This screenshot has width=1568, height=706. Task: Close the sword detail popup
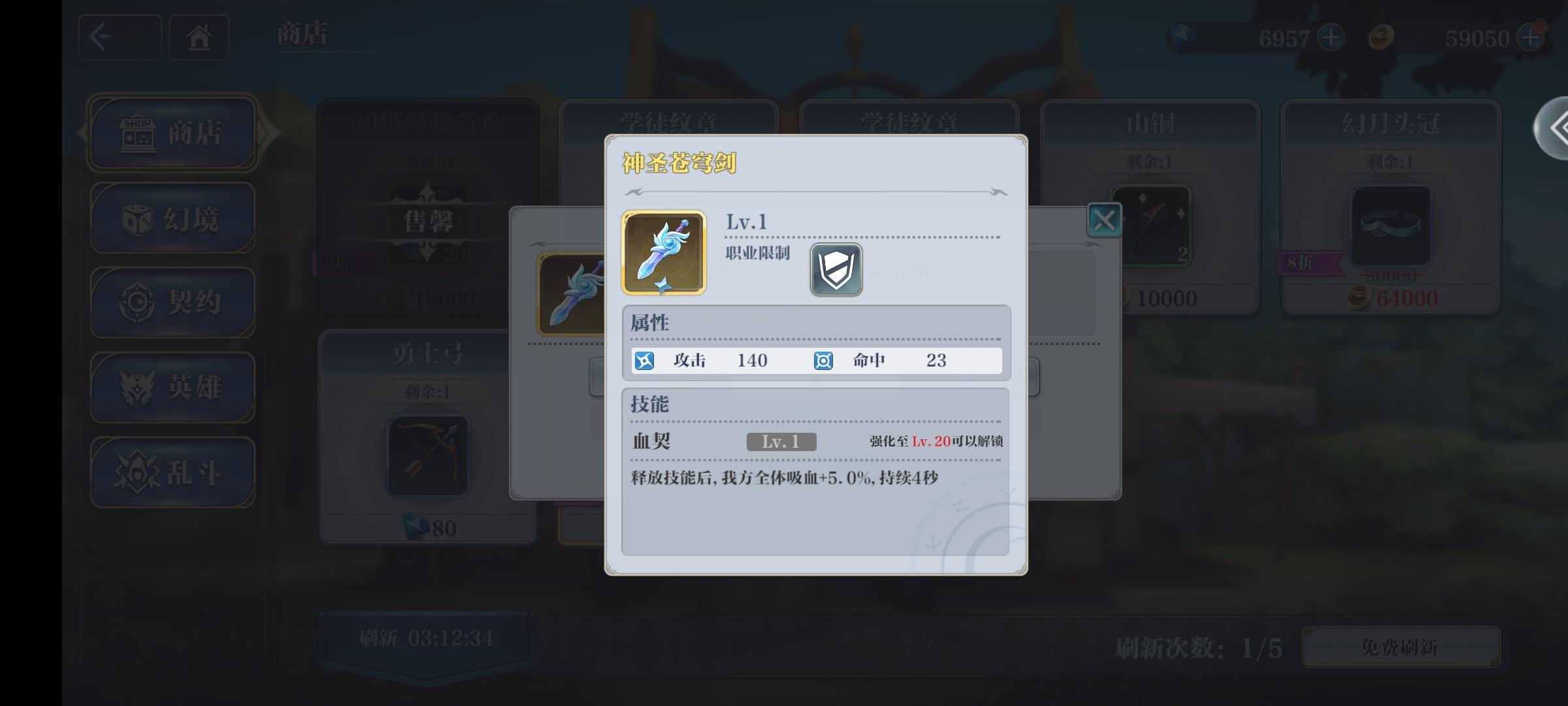pos(1103,220)
